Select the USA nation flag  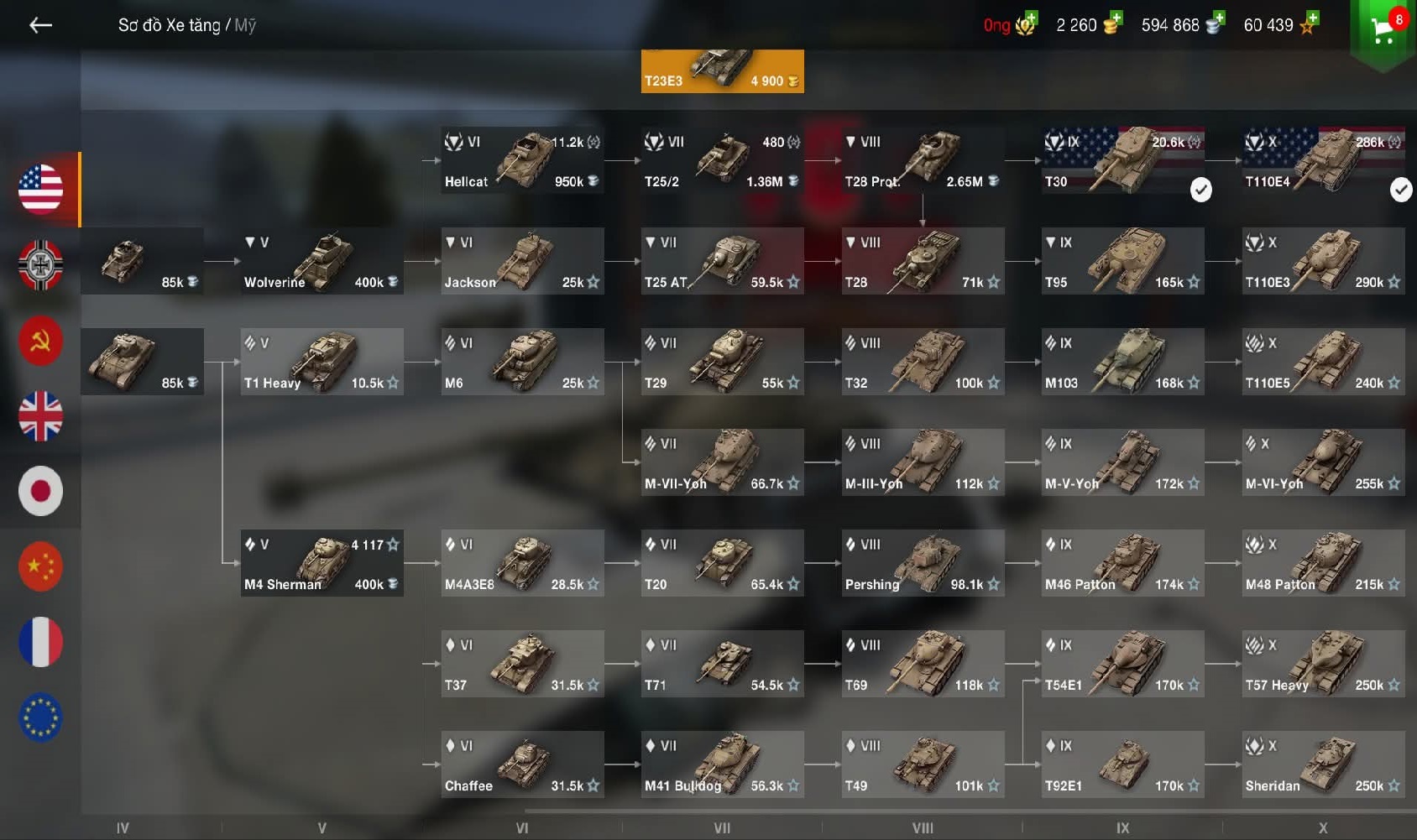[x=40, y=188]
